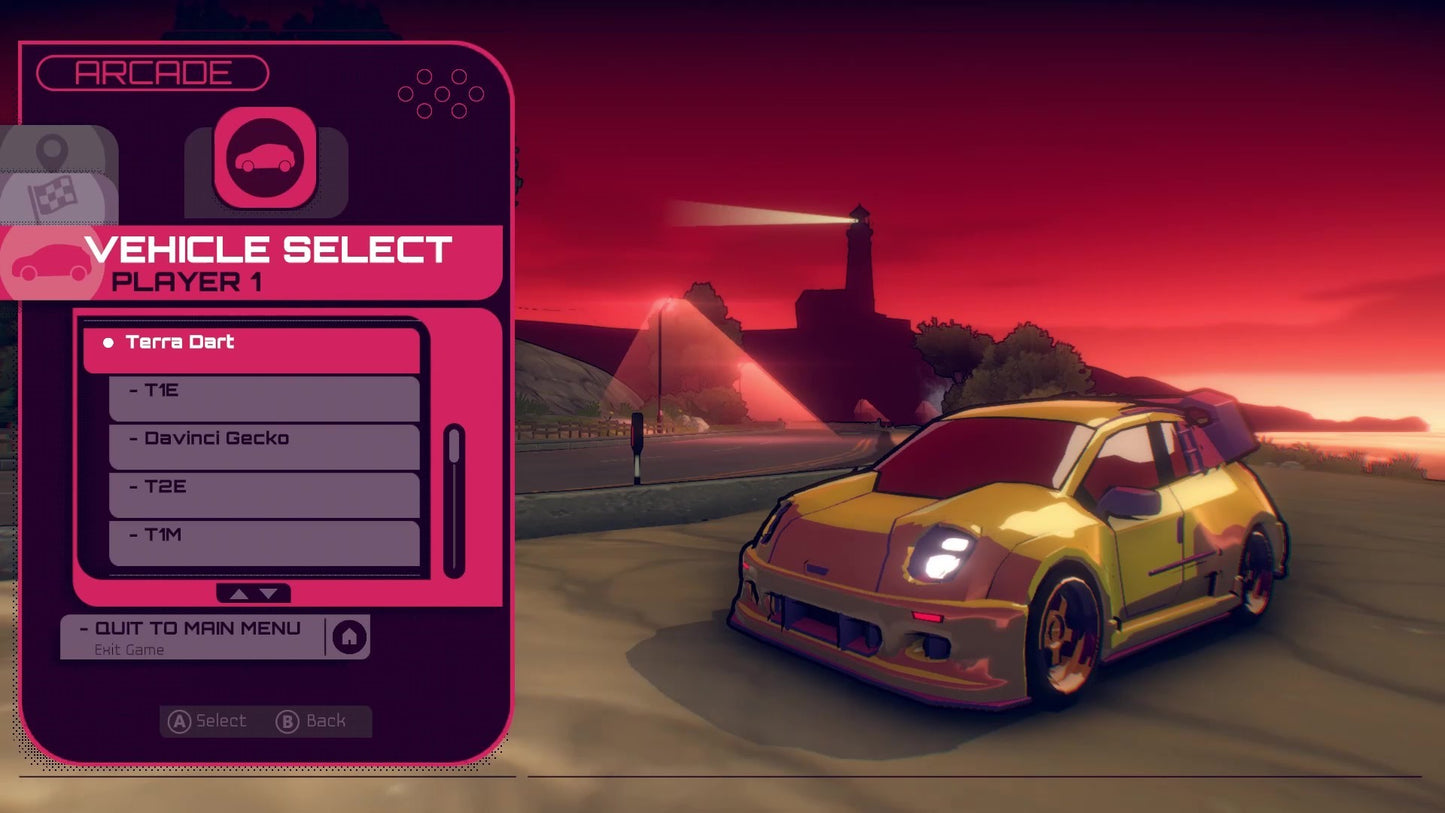Viewport: 1445px width, 813px height.
Task: Expand the Davinci Gecko list entry
Action: click(263, 444)
